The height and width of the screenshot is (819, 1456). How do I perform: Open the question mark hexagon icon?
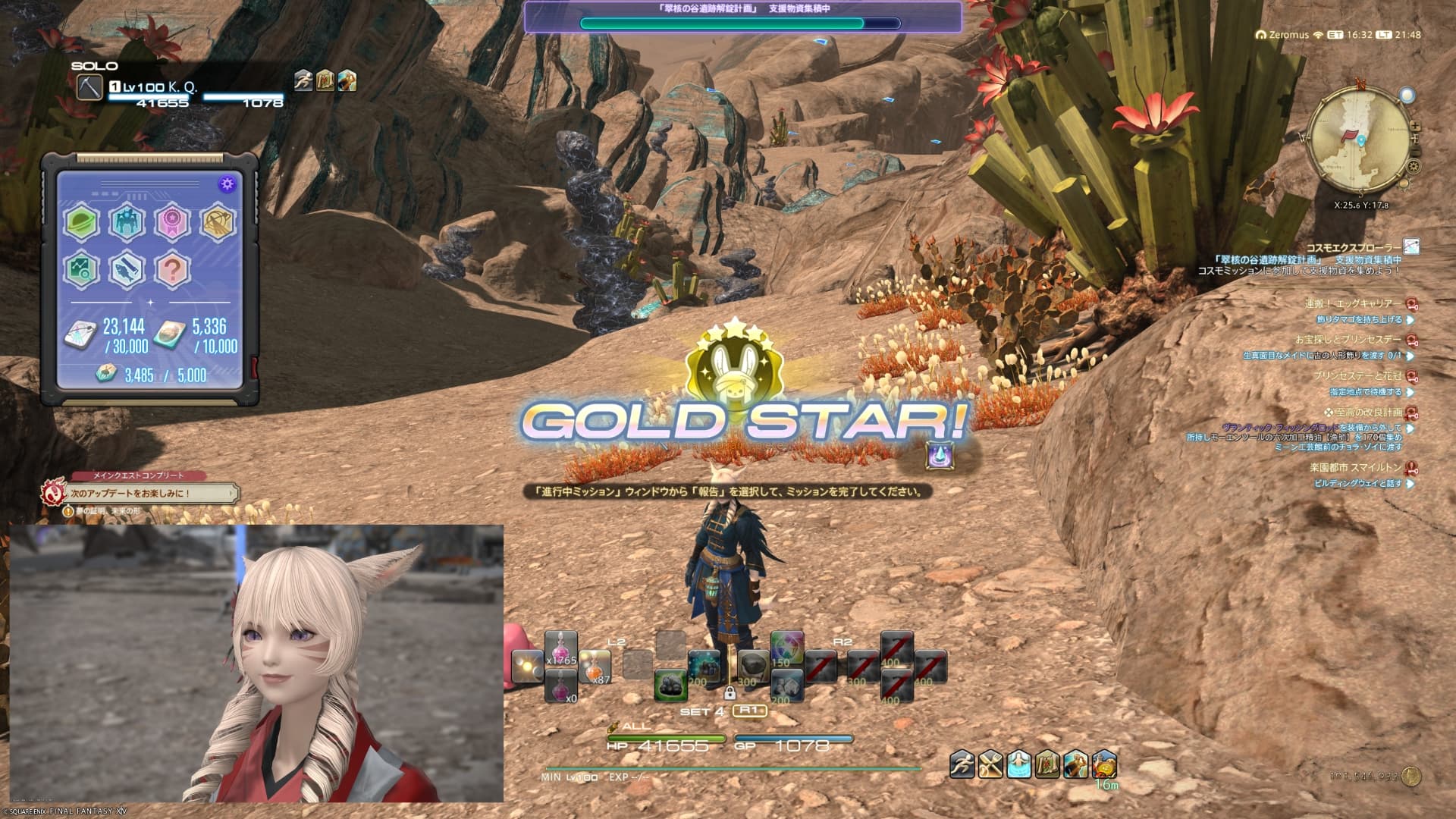(172, 268)
